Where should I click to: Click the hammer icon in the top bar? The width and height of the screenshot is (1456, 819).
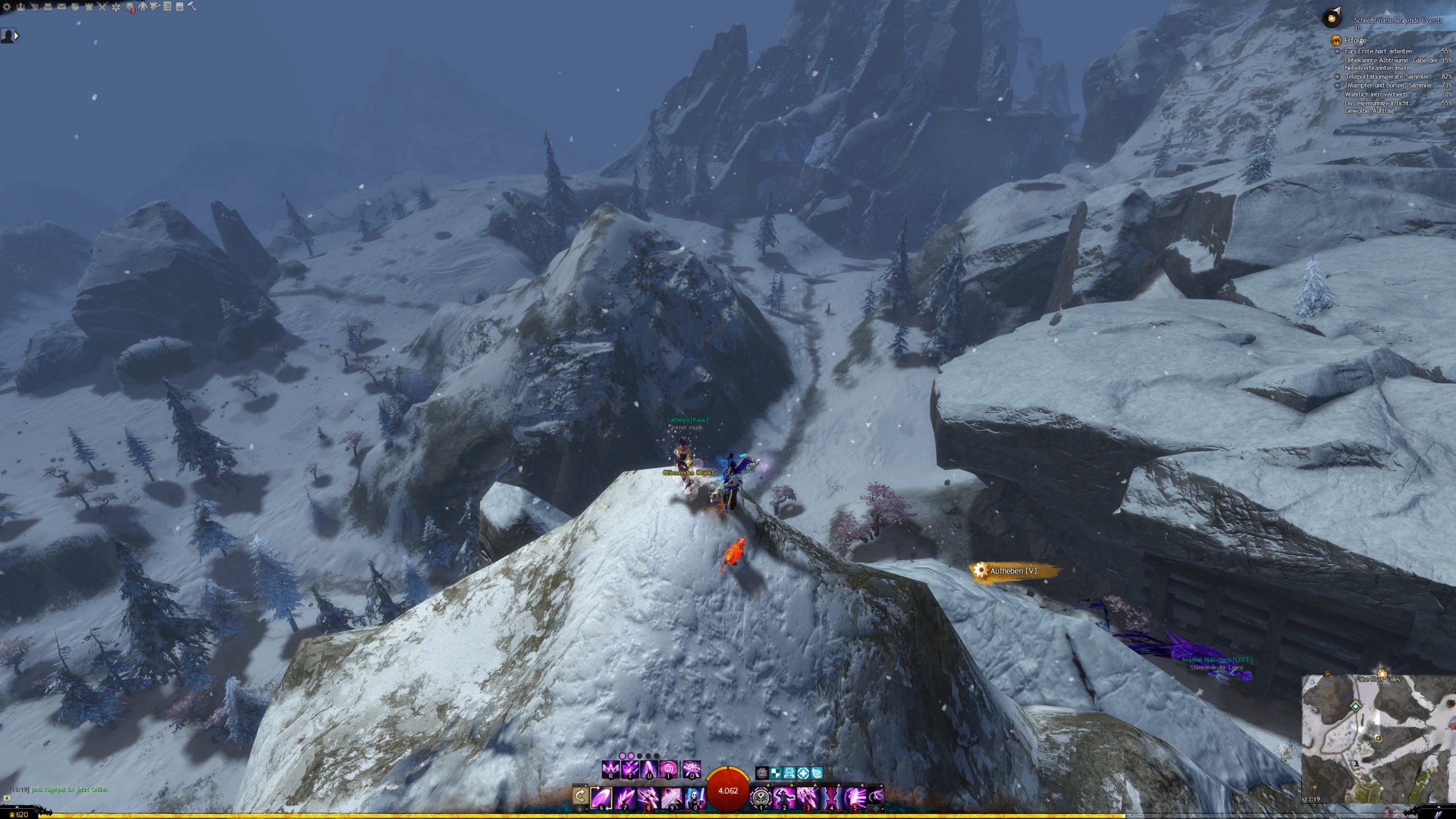192,7
